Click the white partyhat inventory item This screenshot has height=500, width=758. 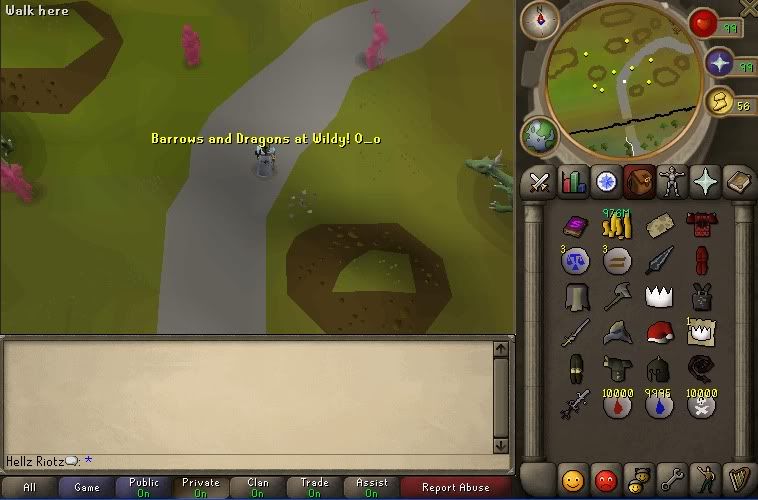point(658,295)
